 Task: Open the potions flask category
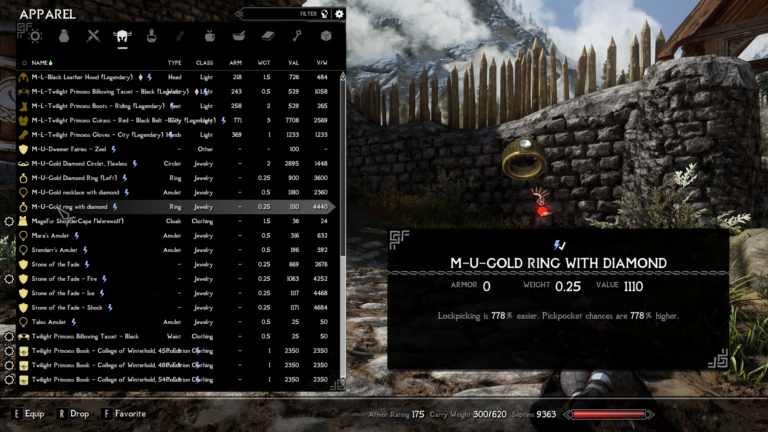[x=152, y=36]
